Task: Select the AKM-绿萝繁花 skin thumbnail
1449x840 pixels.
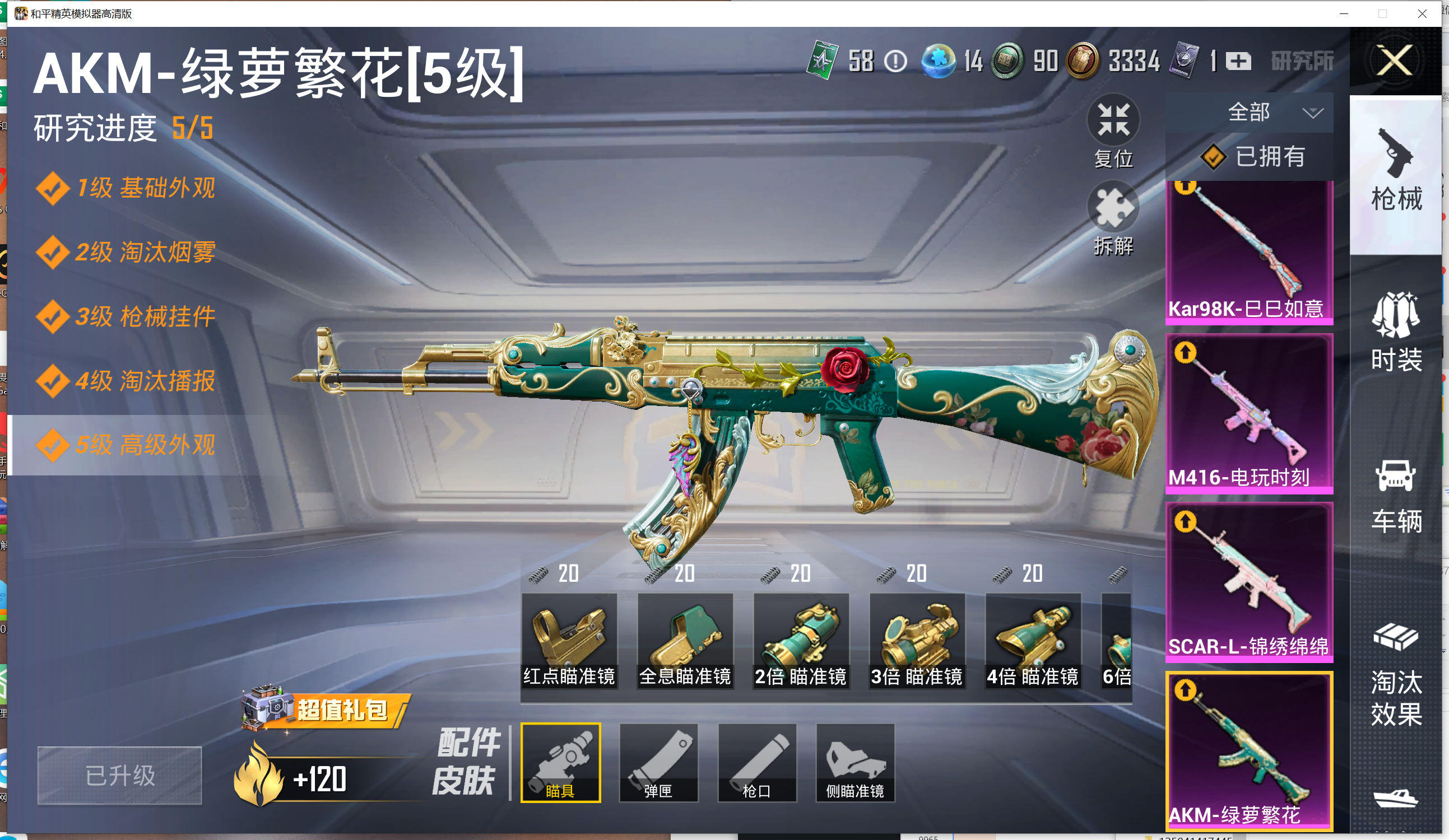Action: [x=1249, y=750]
